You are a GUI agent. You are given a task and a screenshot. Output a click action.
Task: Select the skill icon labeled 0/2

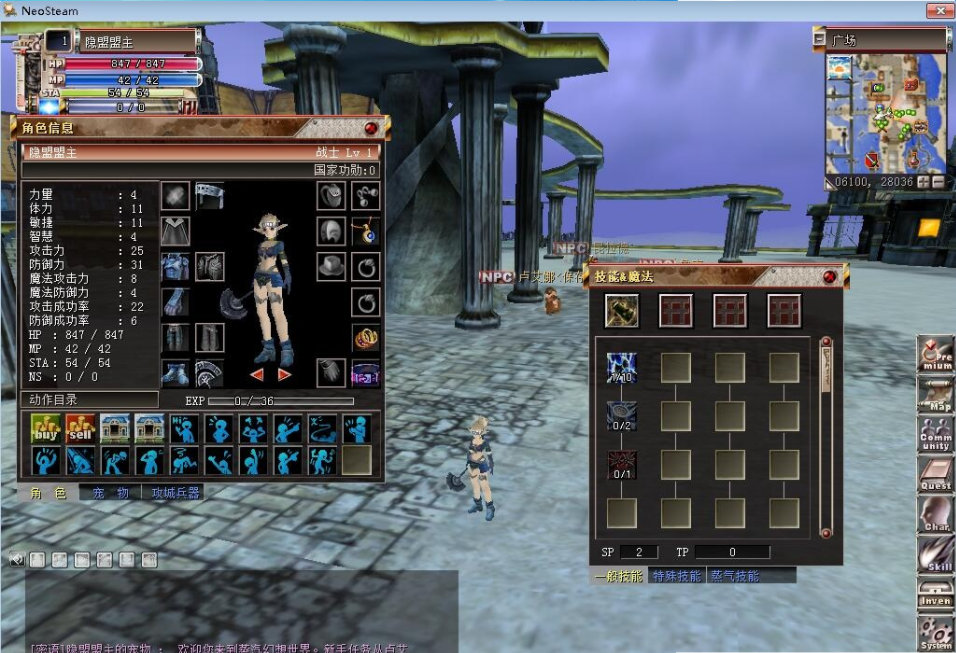621,416
